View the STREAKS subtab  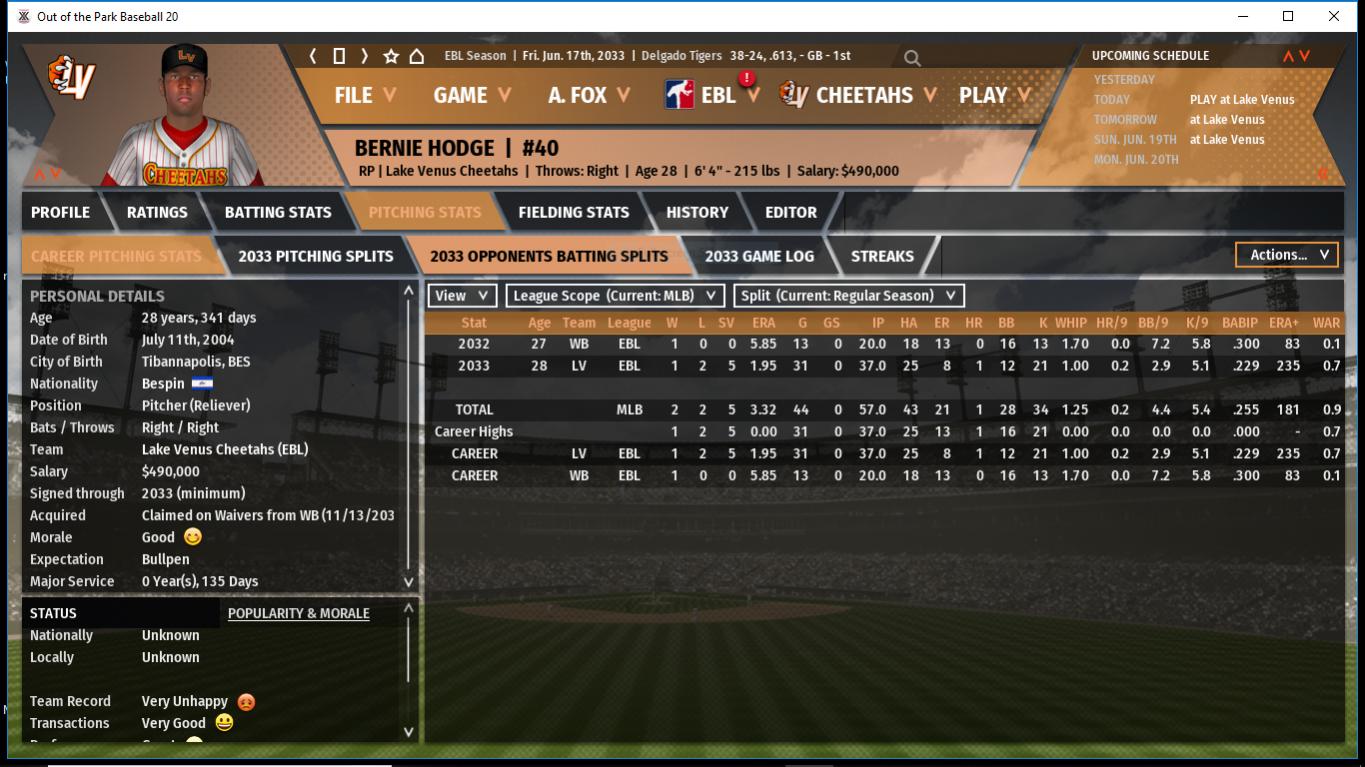[882, 256]
